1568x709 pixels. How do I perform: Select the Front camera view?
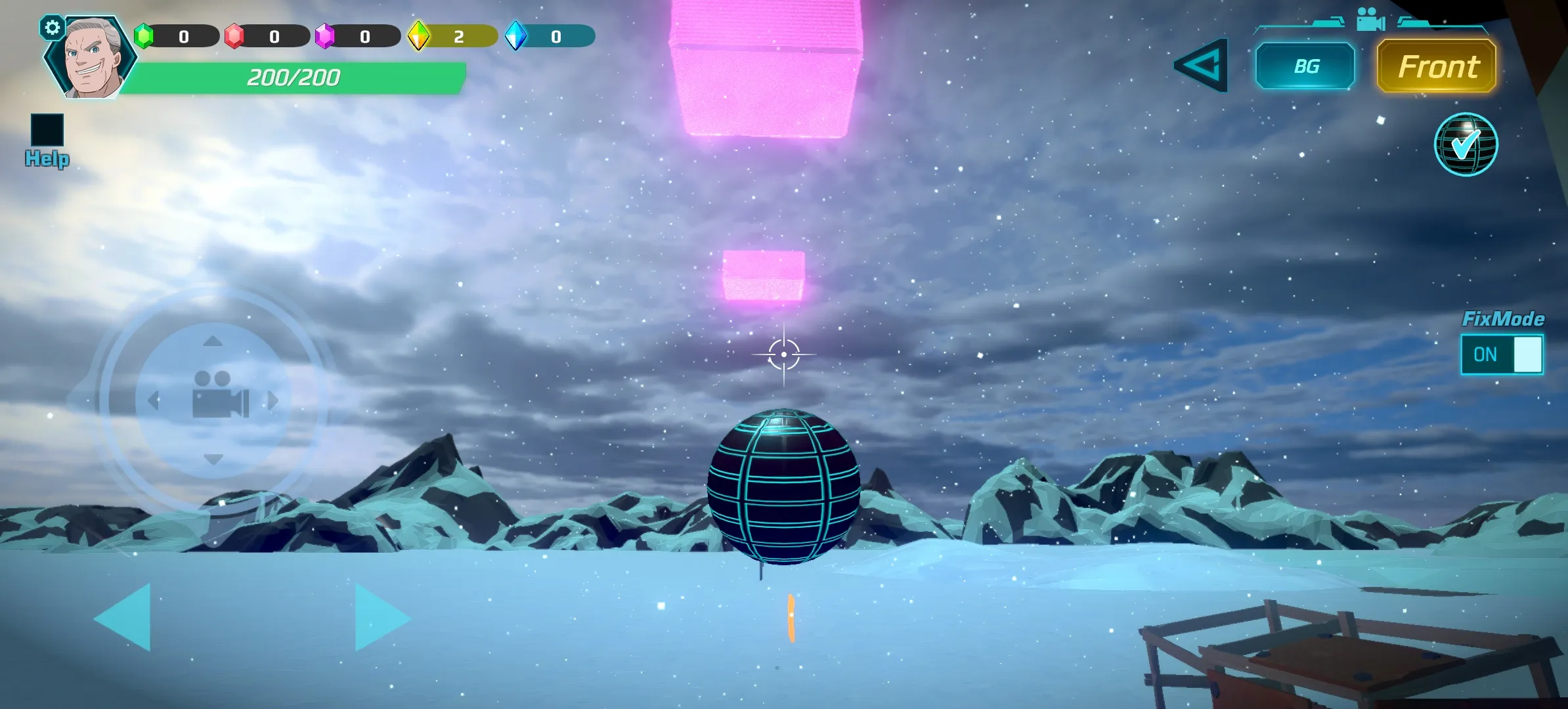click(x=1436, y=66)
